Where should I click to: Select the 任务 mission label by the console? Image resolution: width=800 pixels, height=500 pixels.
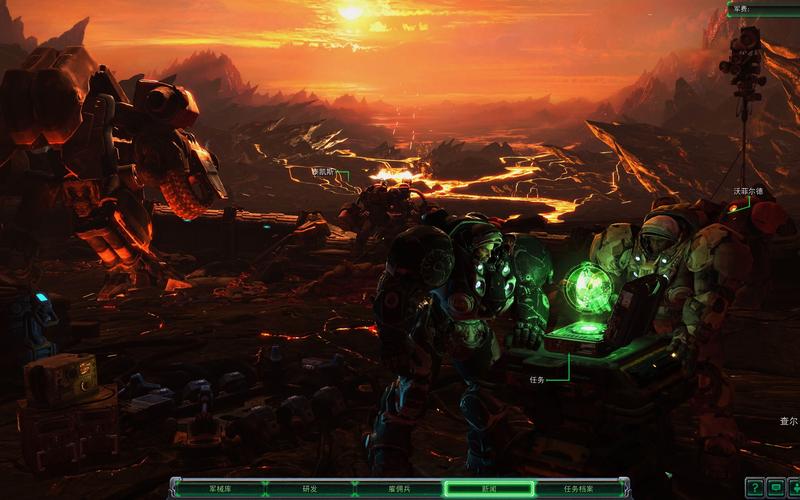tap(537, 380)
